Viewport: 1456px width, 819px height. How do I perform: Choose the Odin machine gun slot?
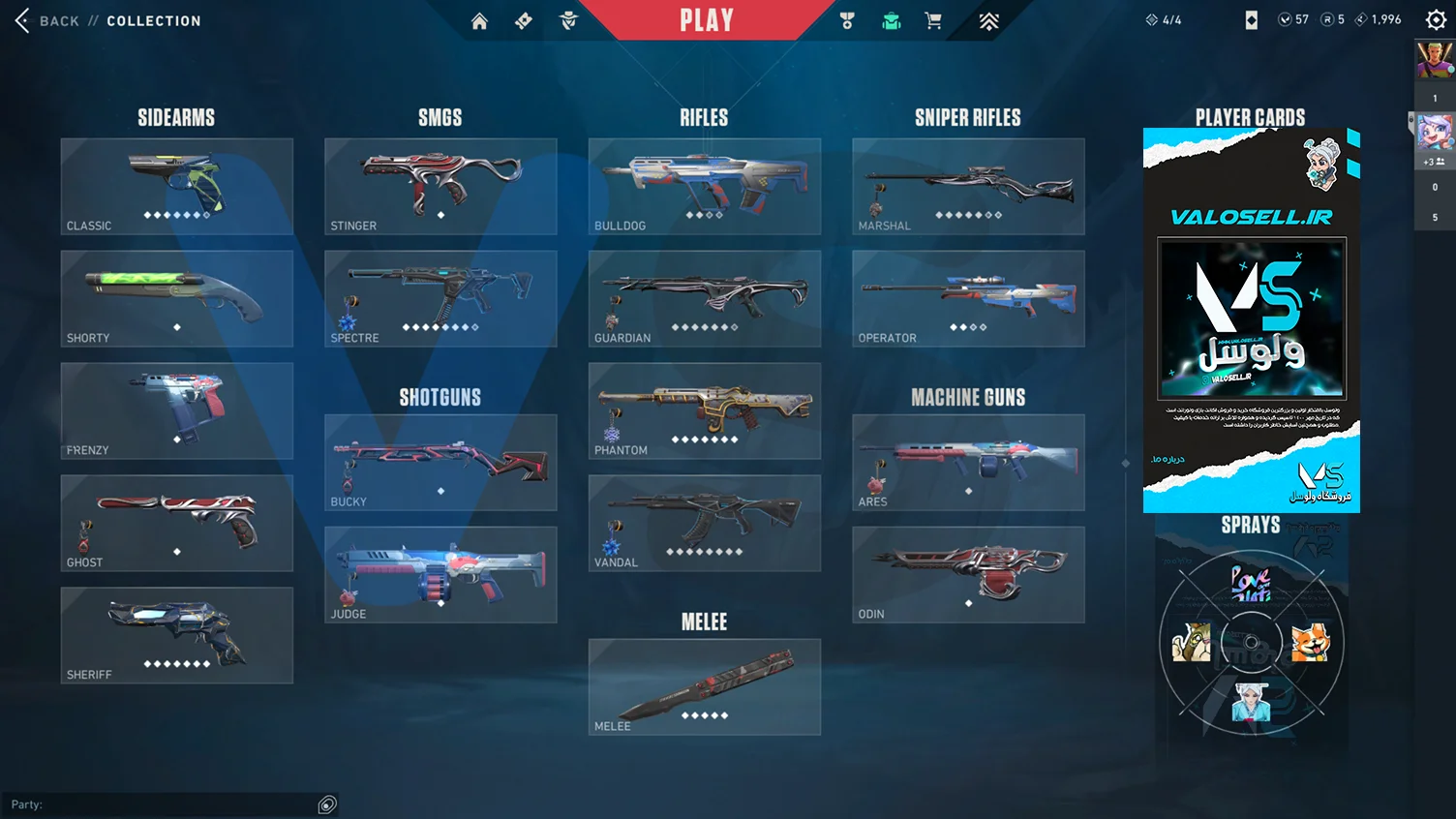pos(968,575)
